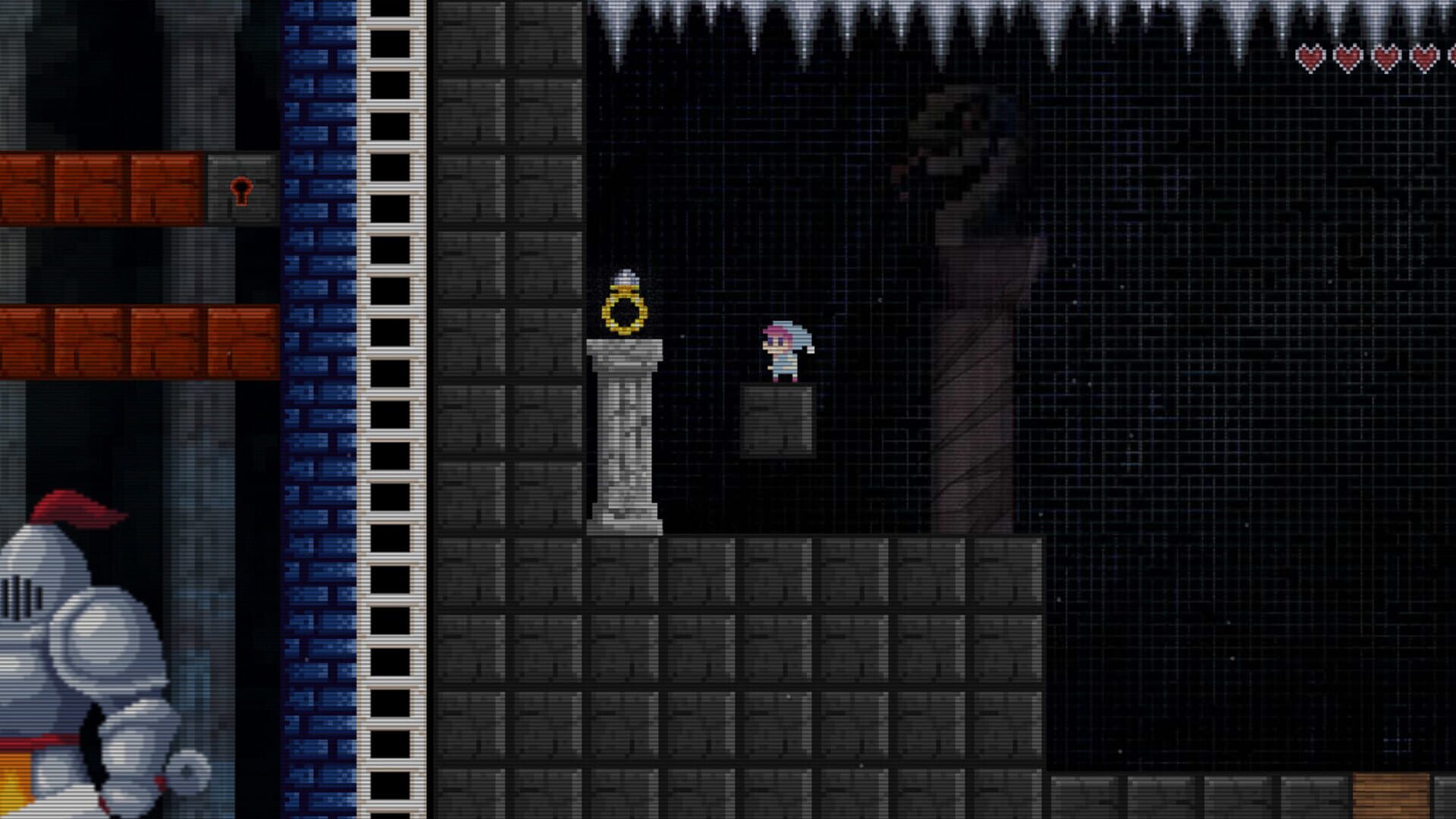Click the middle heart of the HUD
Screen dimensions: 1456x819
pyautogui.click(x=1385, y=56)
